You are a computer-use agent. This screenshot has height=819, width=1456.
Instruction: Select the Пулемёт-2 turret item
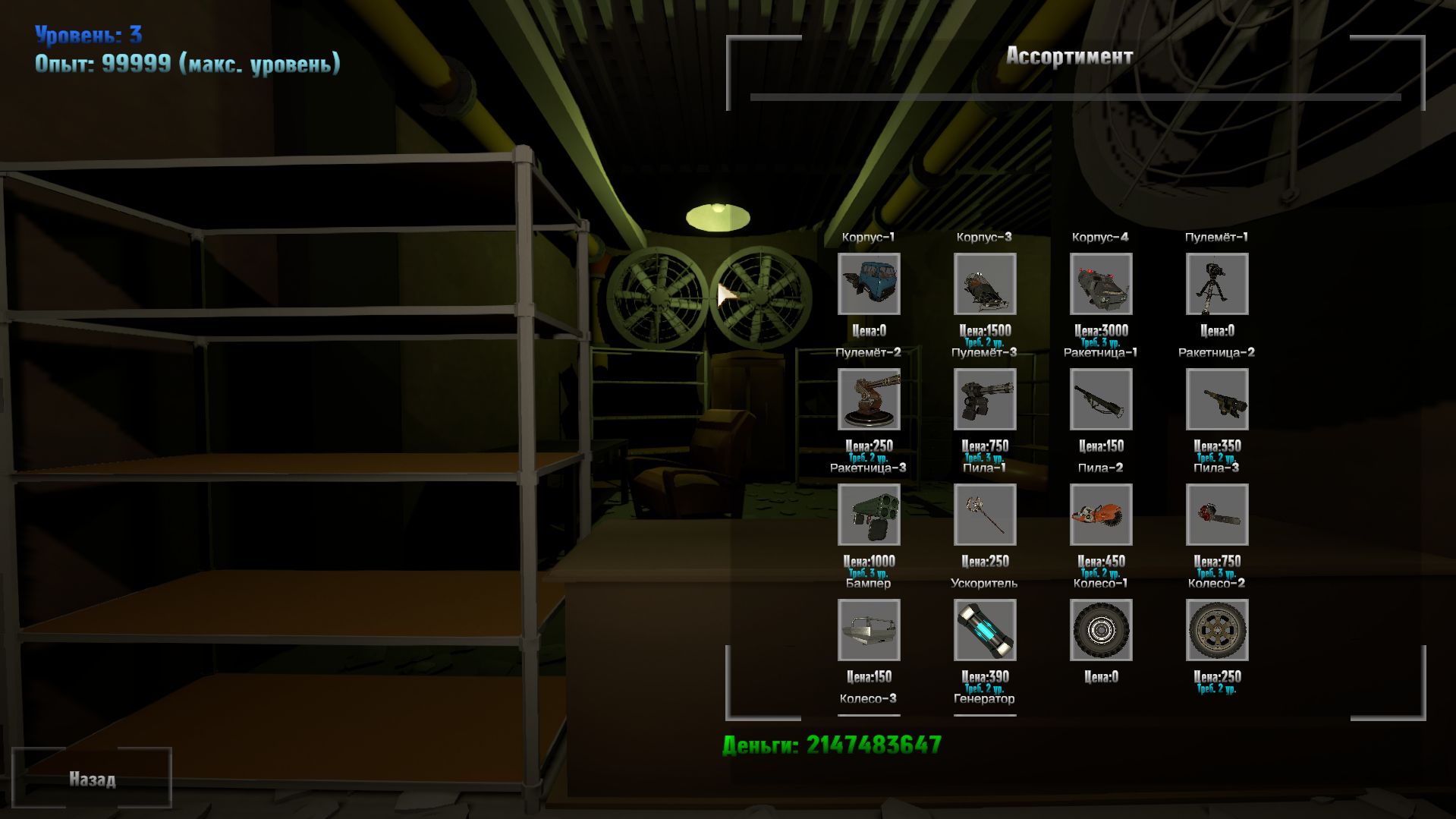point(869,401)
